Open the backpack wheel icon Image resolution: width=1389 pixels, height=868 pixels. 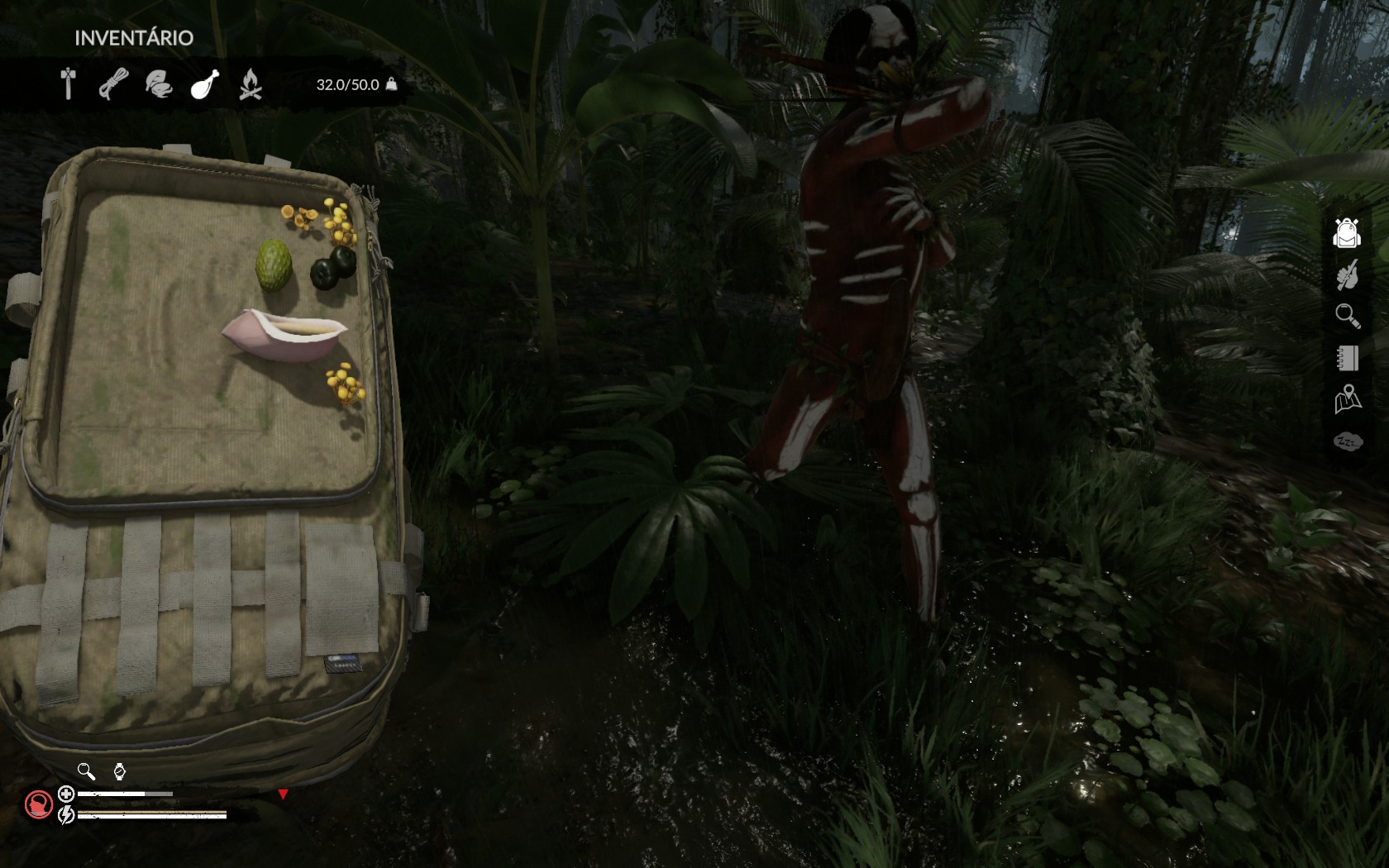click(1347, 233)
